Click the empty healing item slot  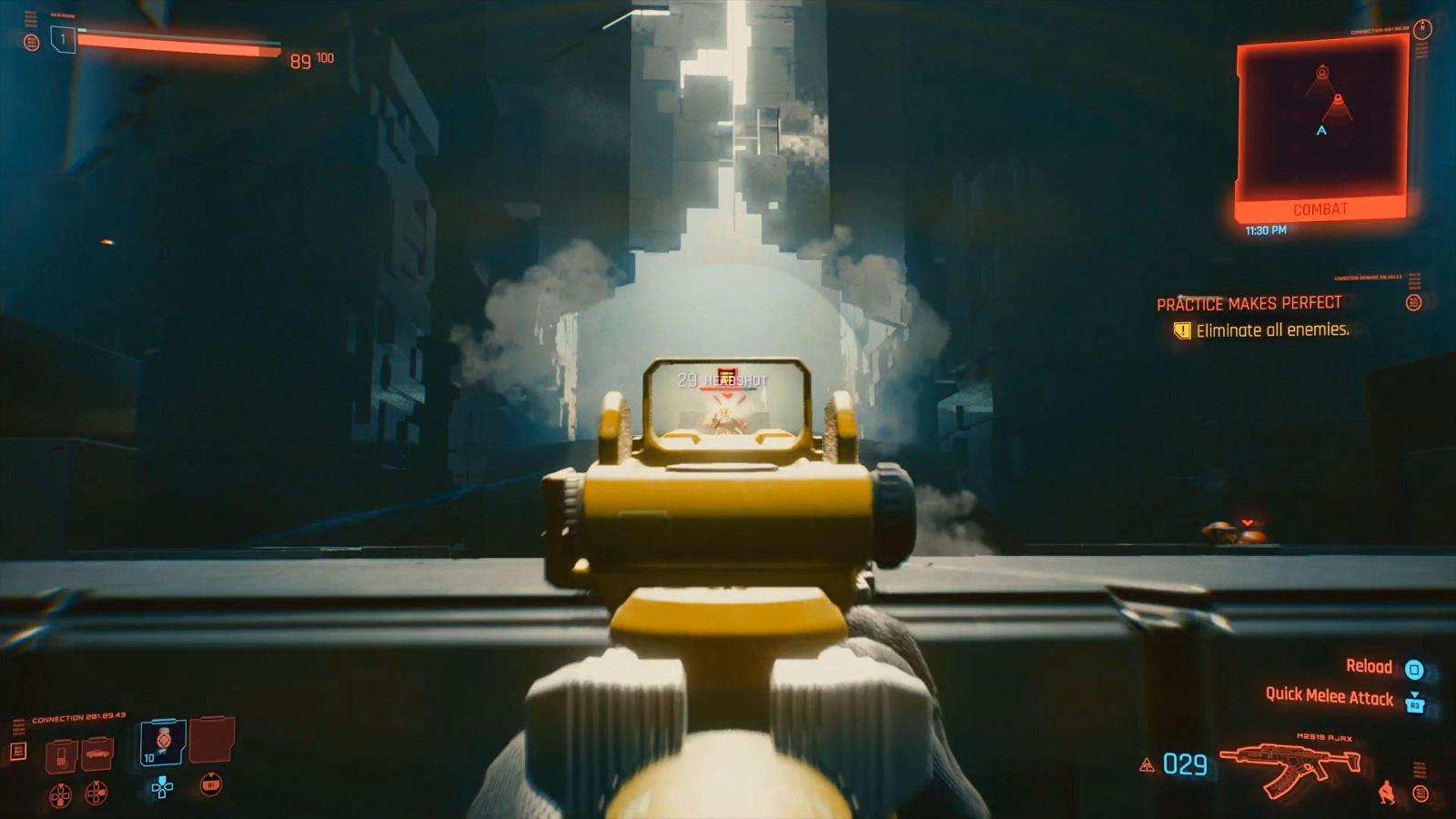[212, 741]
